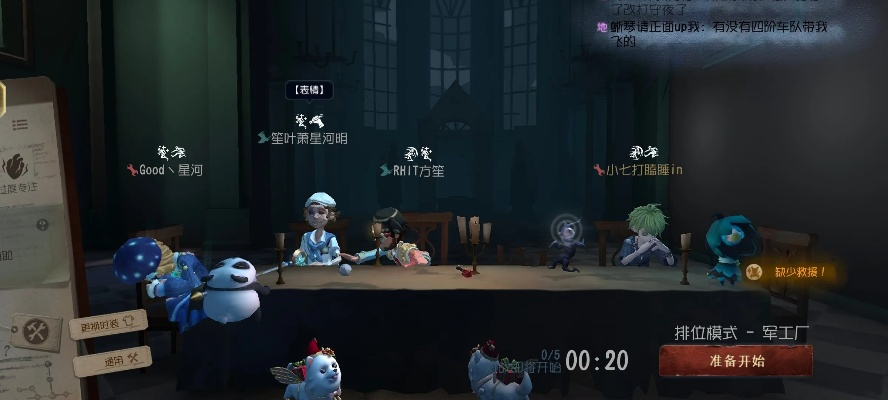This screenshot has width=888, height=400.
Task: Open the list menu icon on the notebook
Action: point(20,125)
